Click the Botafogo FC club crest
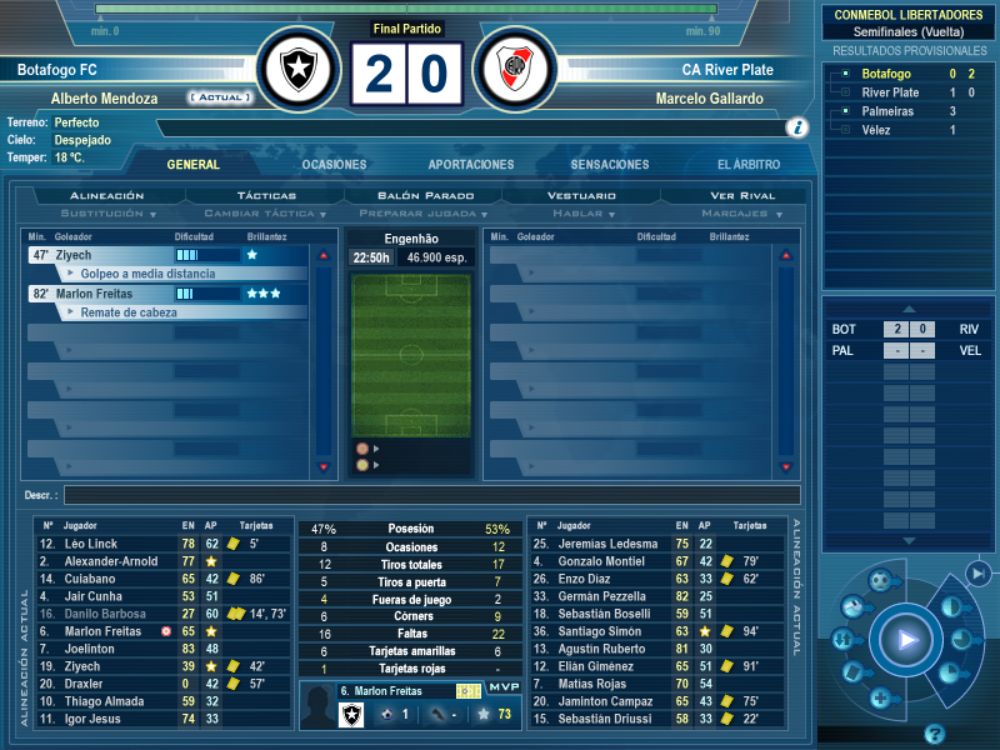Viewport: 1000px width, 750px height. tap(298, 68)
